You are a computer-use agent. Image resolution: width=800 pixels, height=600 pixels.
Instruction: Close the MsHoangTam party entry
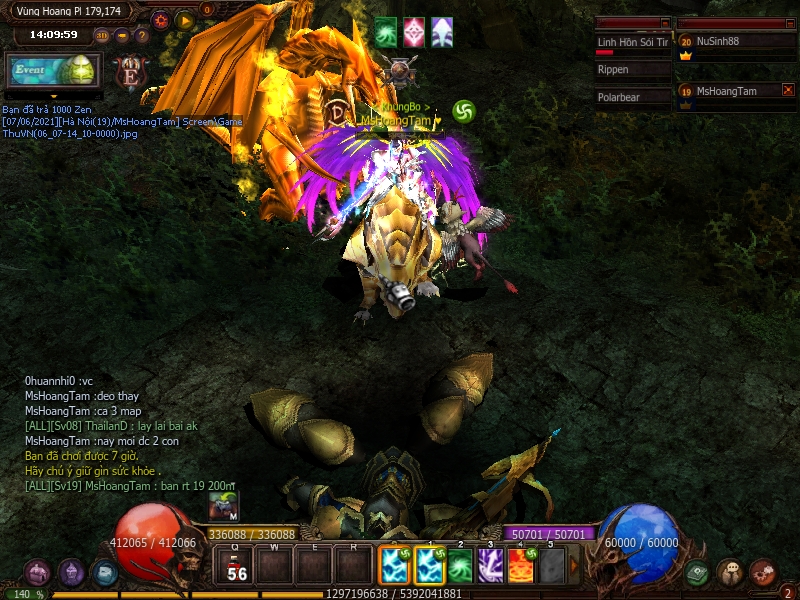click(788, 90)
